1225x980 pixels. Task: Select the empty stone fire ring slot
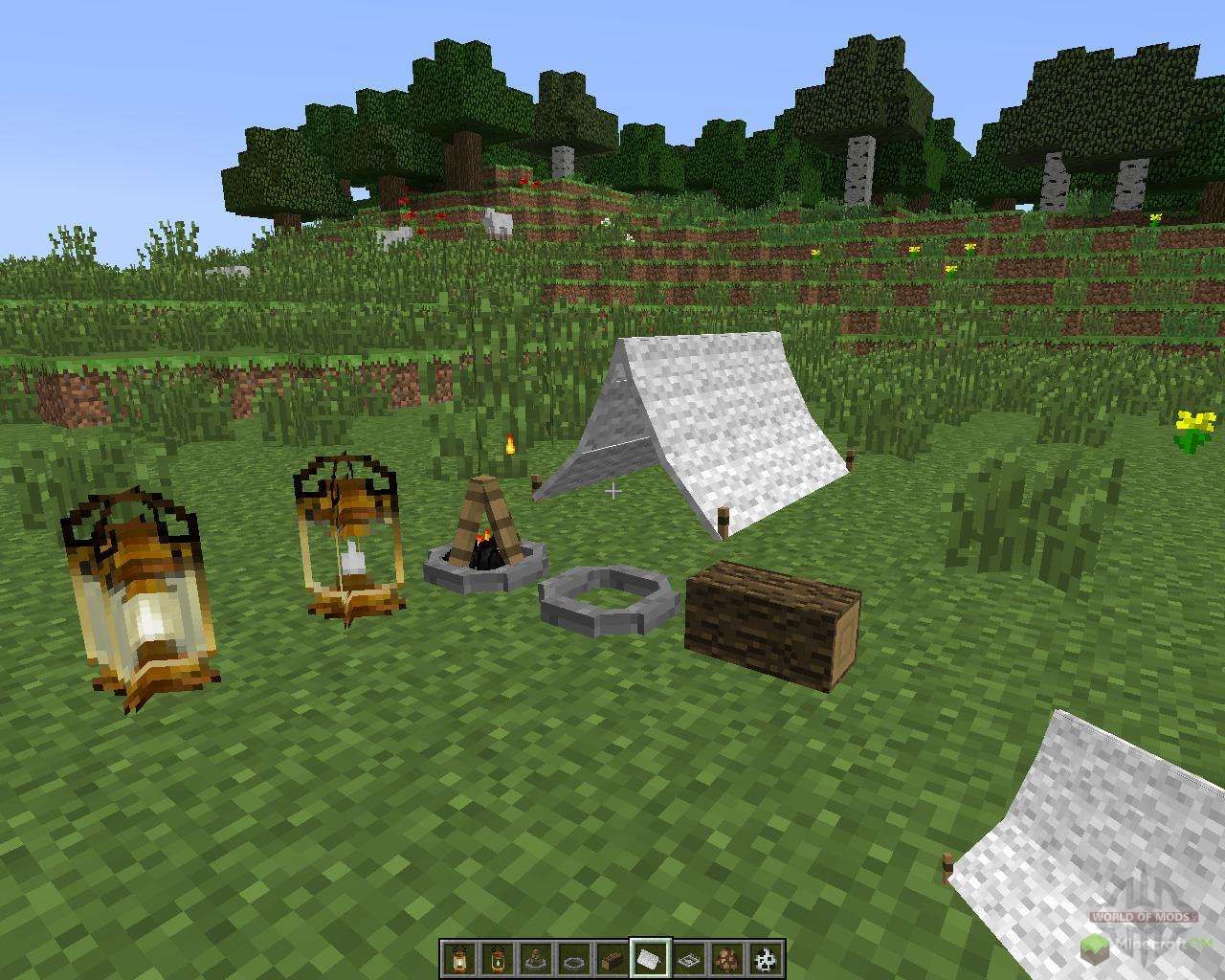coord(573,958)
